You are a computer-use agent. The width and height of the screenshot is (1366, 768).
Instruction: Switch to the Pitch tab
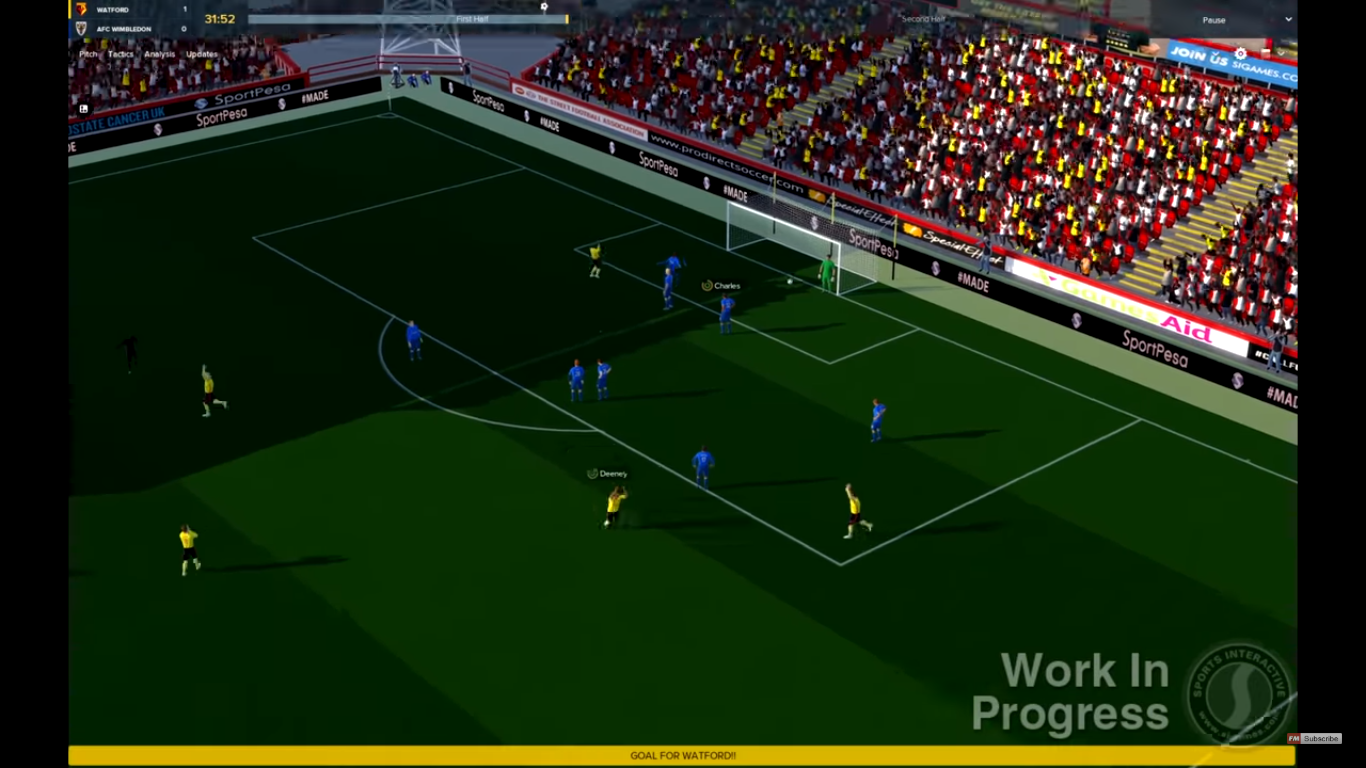[x=86, y=53]
